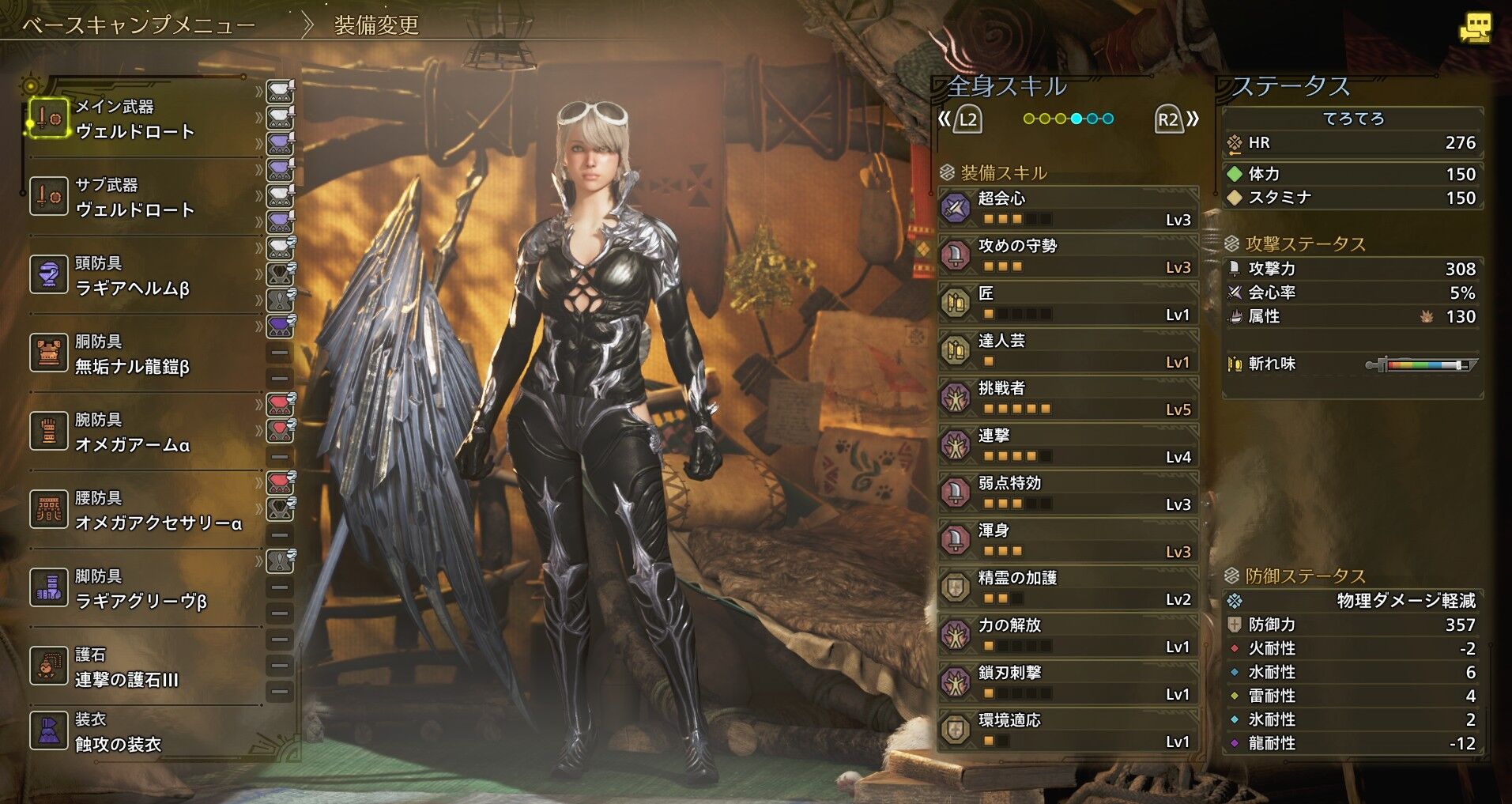
Task: Open the 精霊の加護 skill entry
Action: click(x=1068, y=588)
